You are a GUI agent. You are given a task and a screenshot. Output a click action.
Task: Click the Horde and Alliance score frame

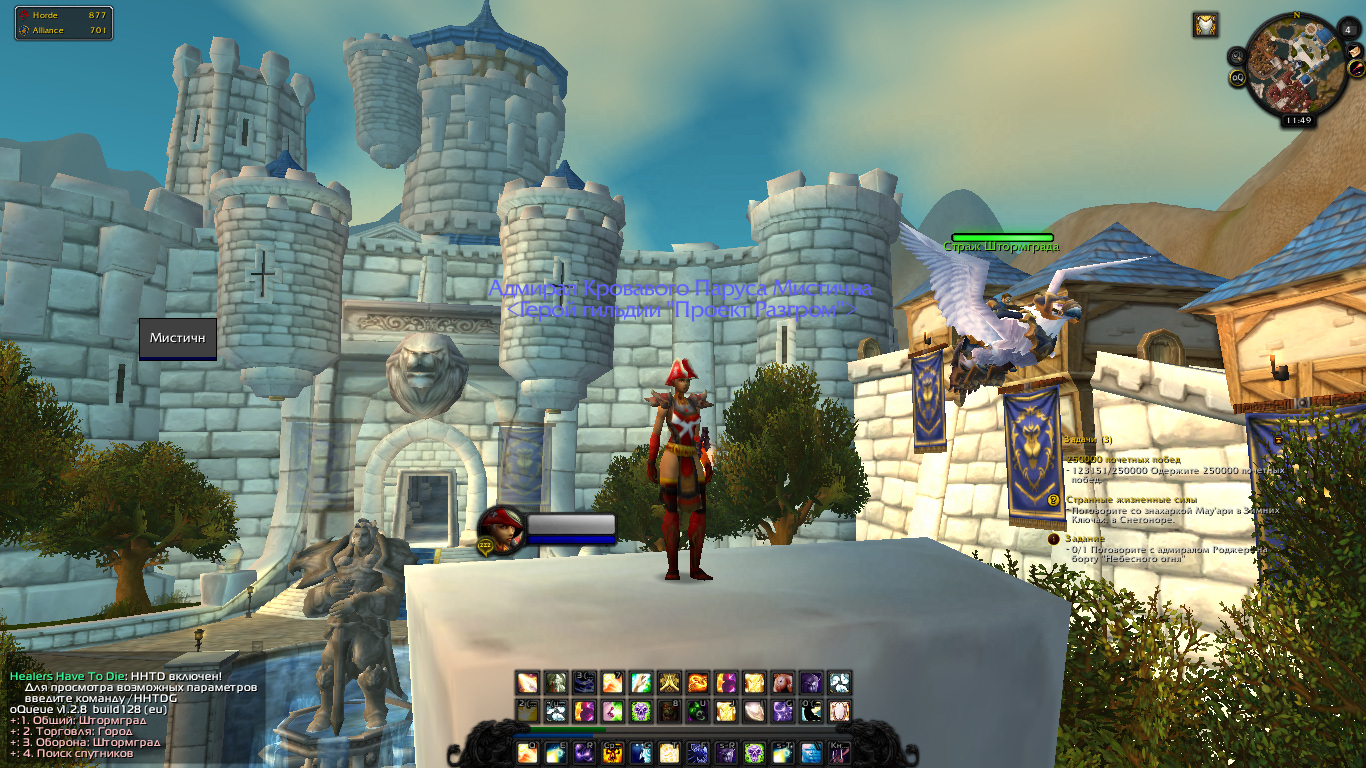(64, 23)
